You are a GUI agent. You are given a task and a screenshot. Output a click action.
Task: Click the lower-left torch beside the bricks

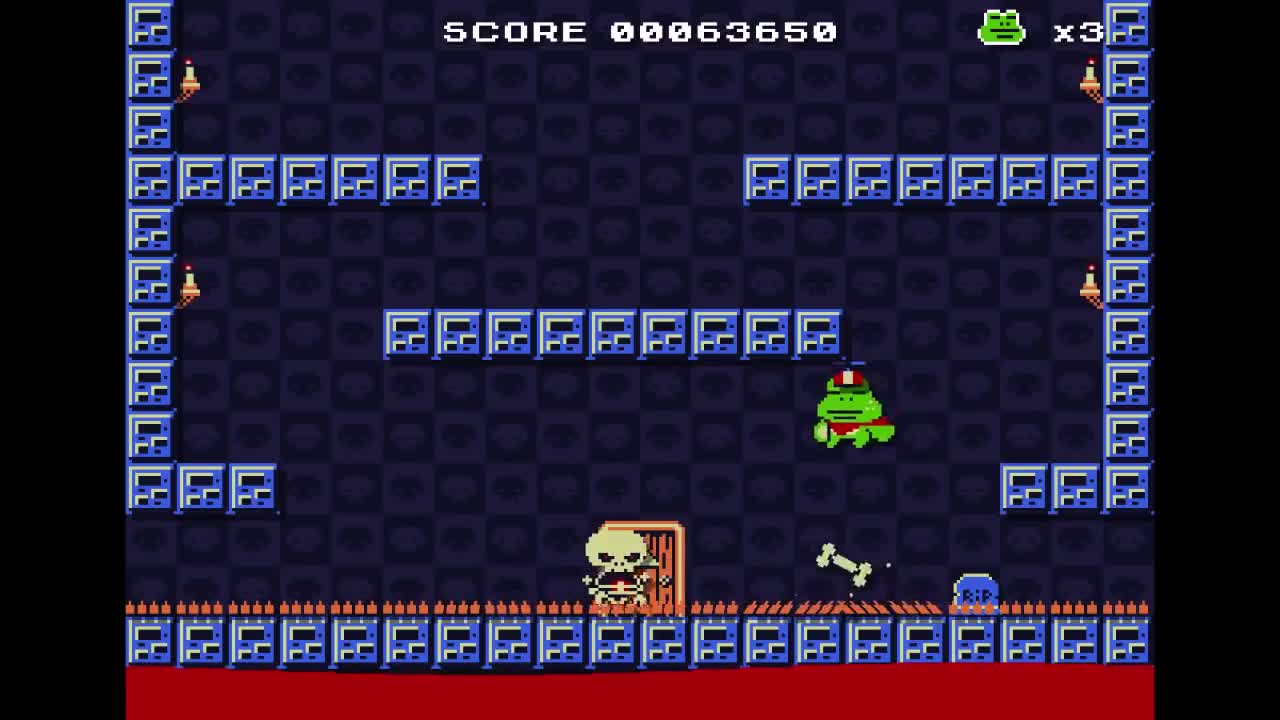click(190, 287)
